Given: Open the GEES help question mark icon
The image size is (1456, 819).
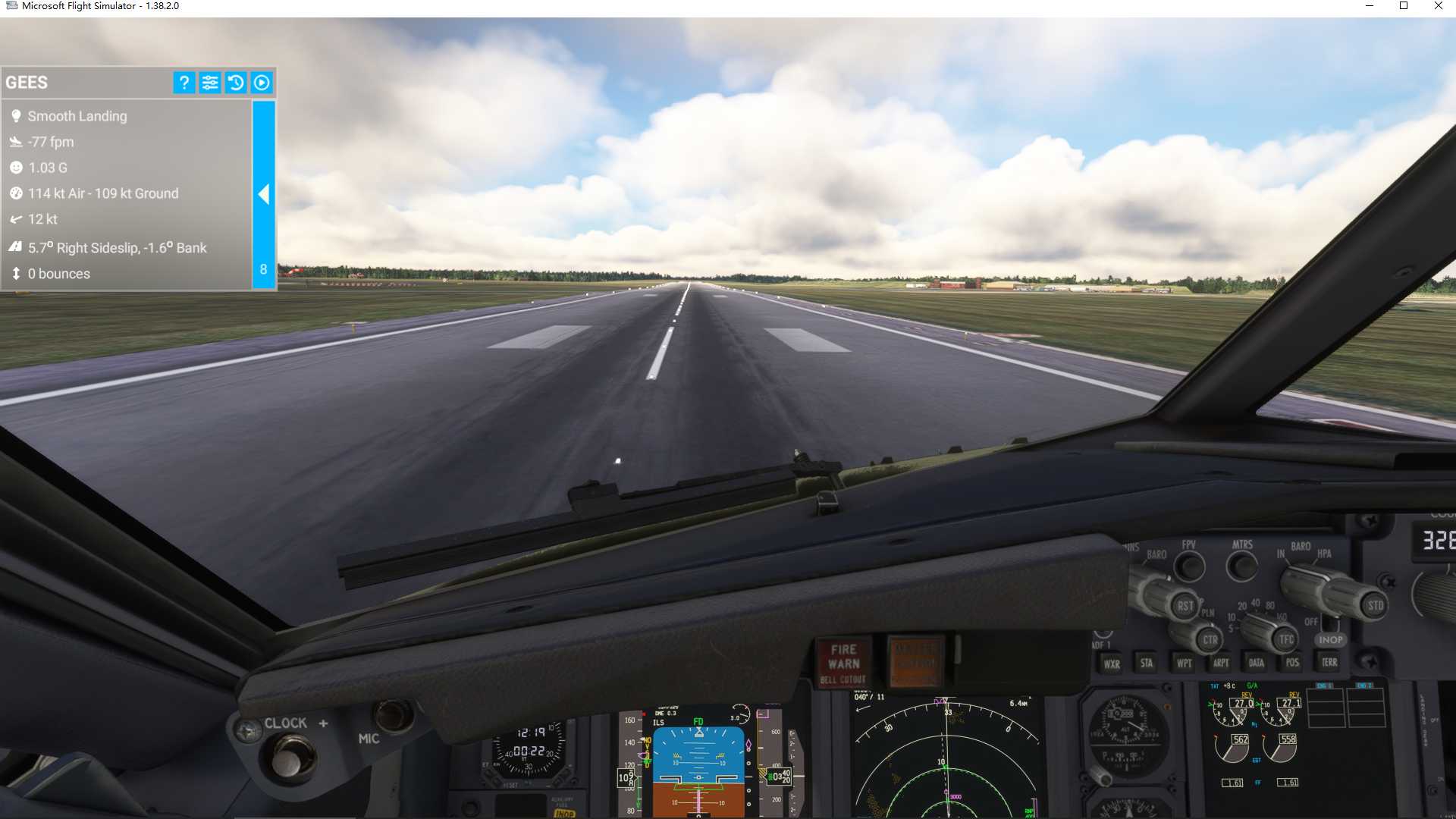Looking at the screenshot, I should point(184,83).
